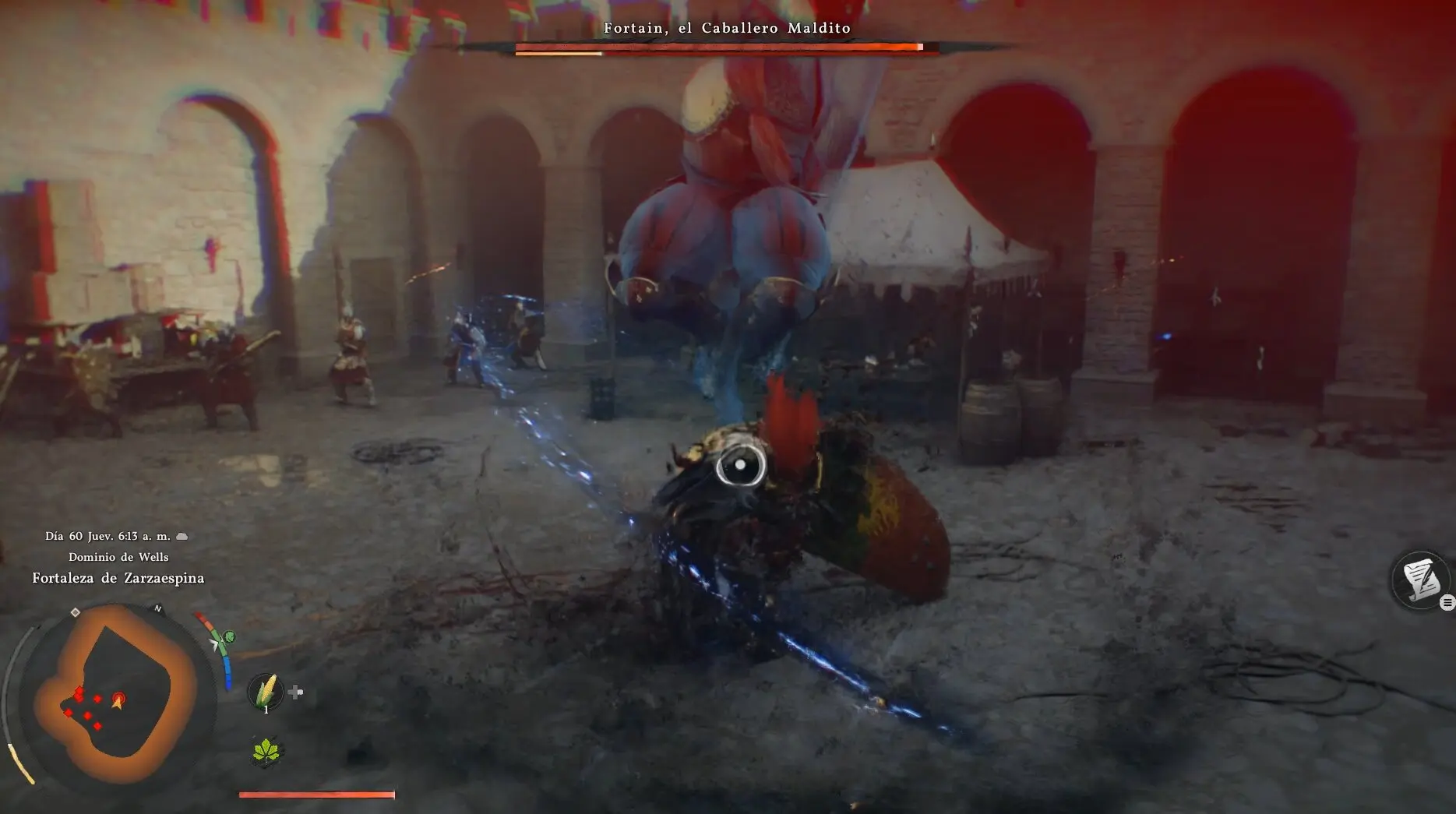Click the green leaf status icon
Image resolution: width=1456 pixels, height=814 pixels.
[266, 751]
